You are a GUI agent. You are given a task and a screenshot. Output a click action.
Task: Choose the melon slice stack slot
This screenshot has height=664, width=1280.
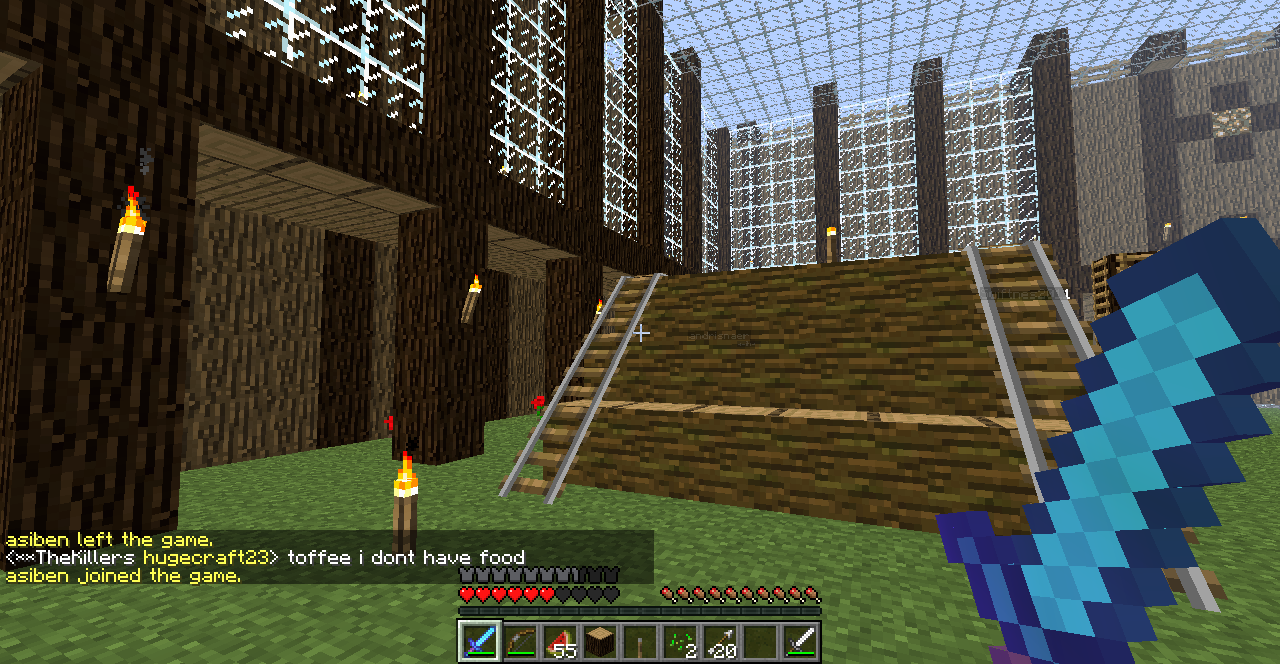(x=559, y=641)
